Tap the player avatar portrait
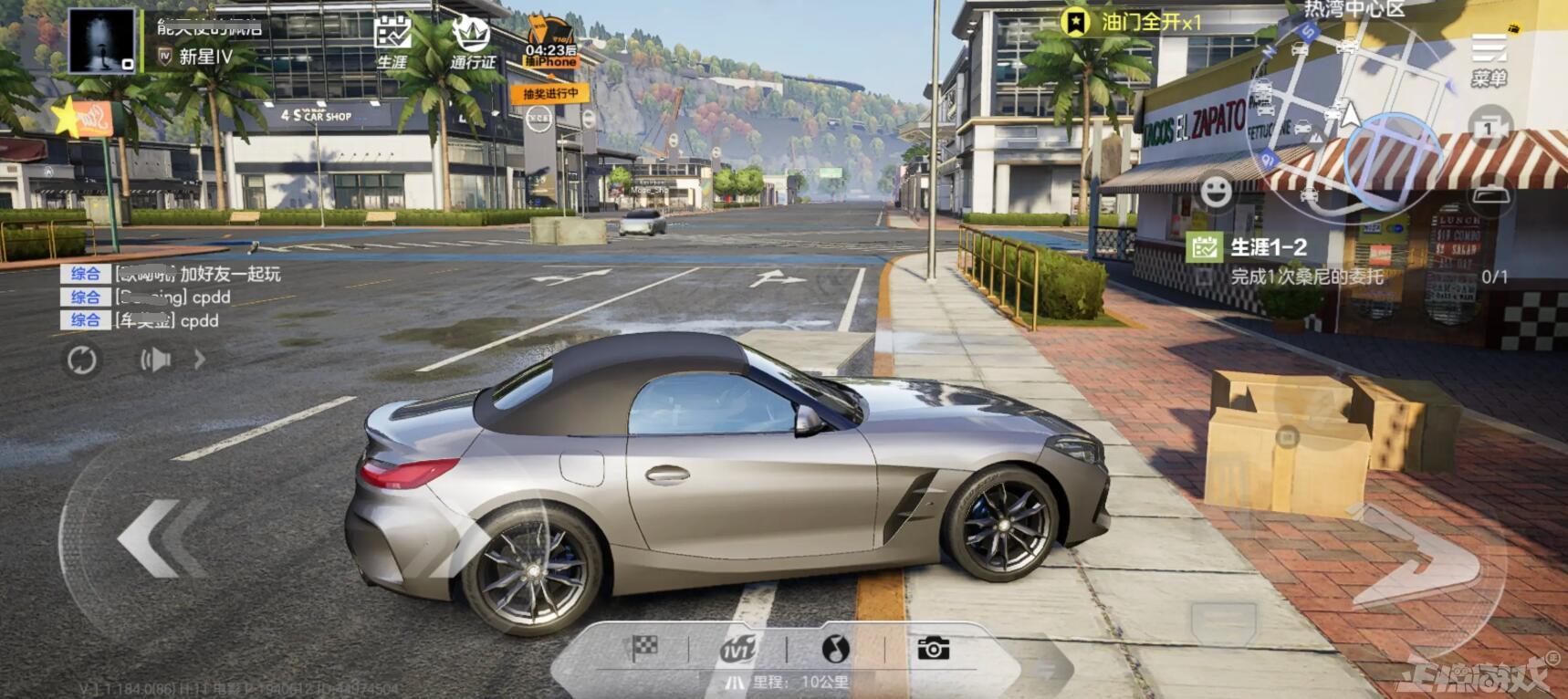The height and width of the screenshot is (699, 1568). (x=101, y=41)
